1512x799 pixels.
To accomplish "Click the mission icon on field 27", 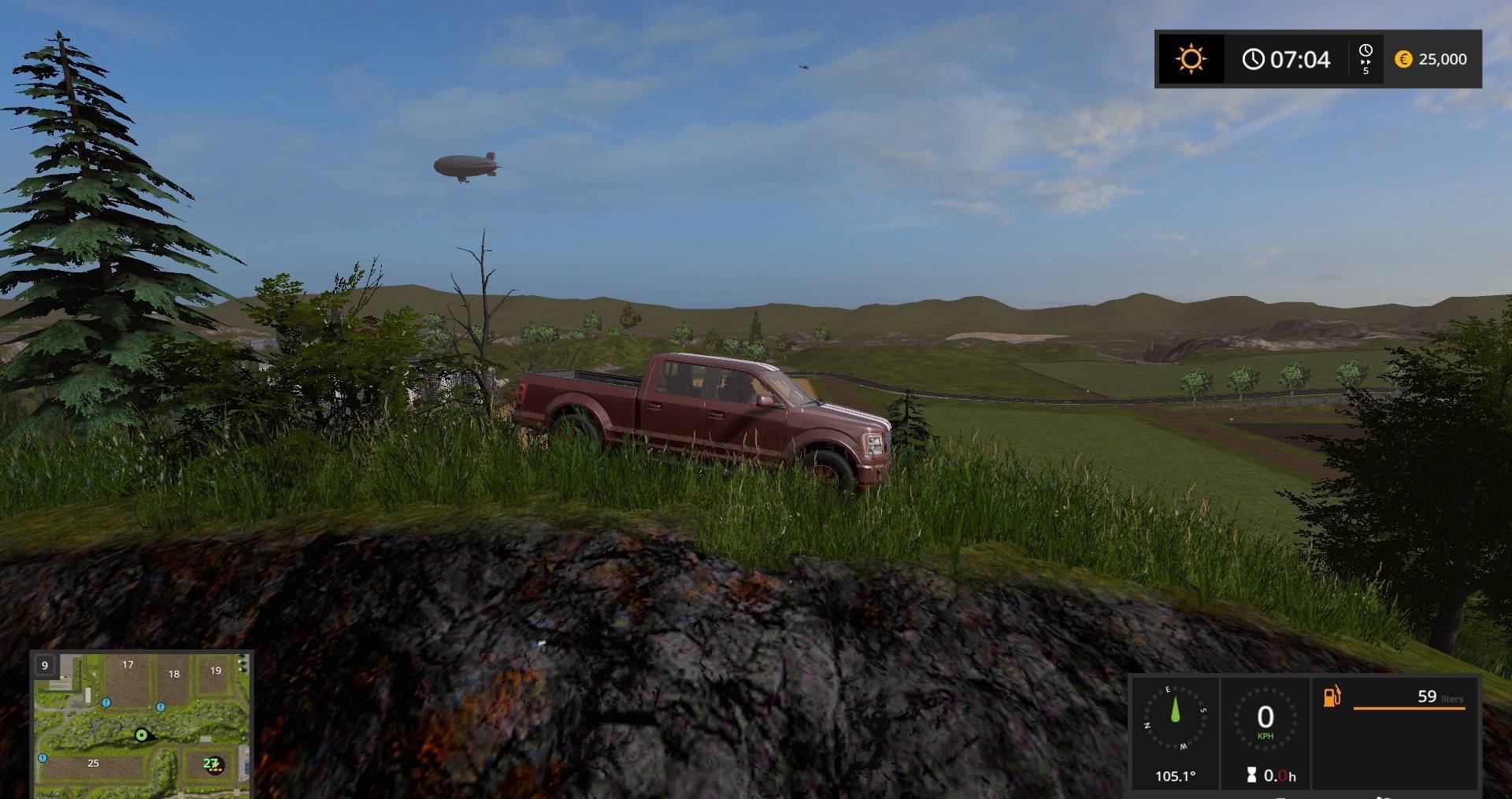I will pos(213,764).
